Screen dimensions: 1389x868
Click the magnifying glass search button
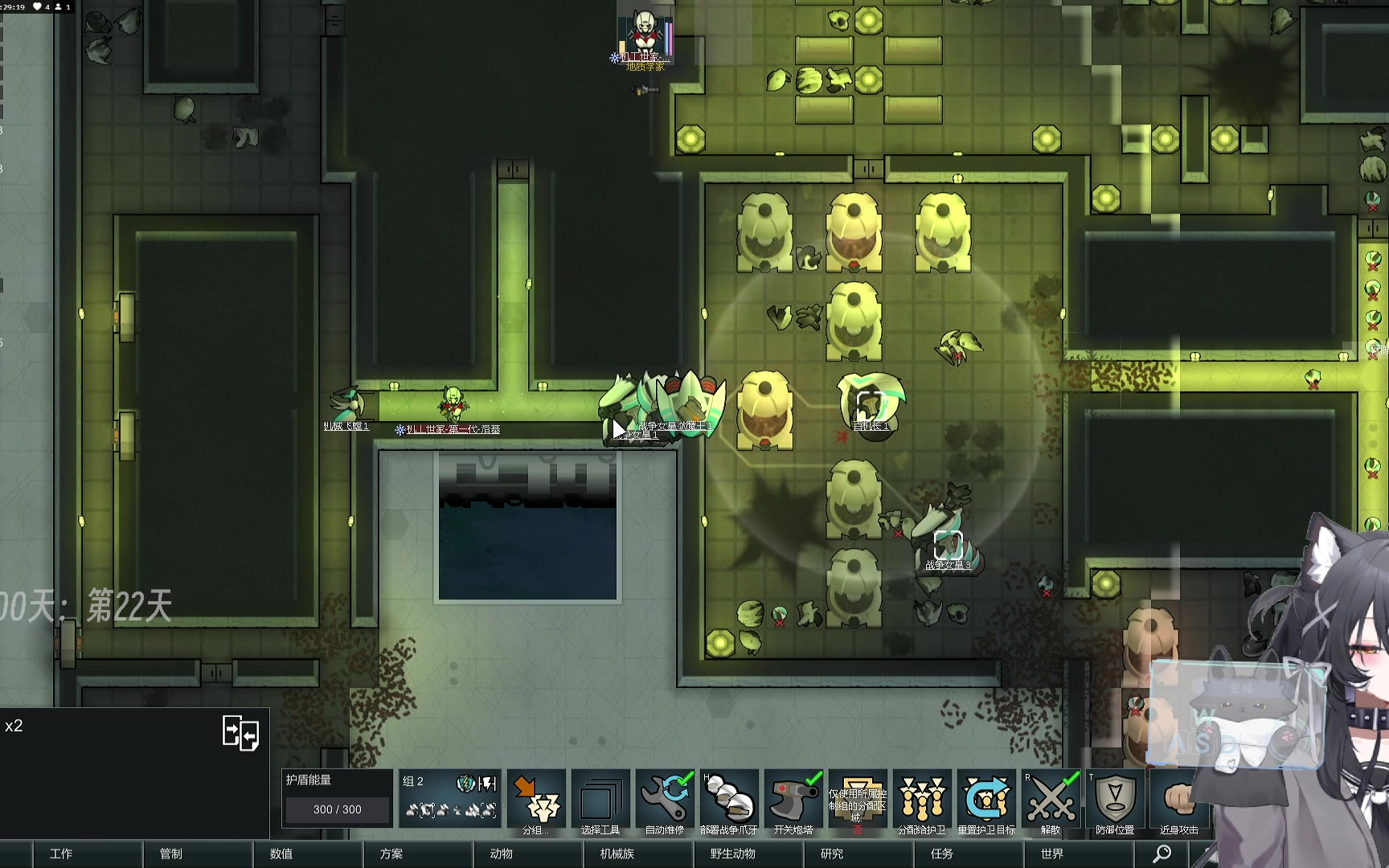click(x=1162, y=854)
